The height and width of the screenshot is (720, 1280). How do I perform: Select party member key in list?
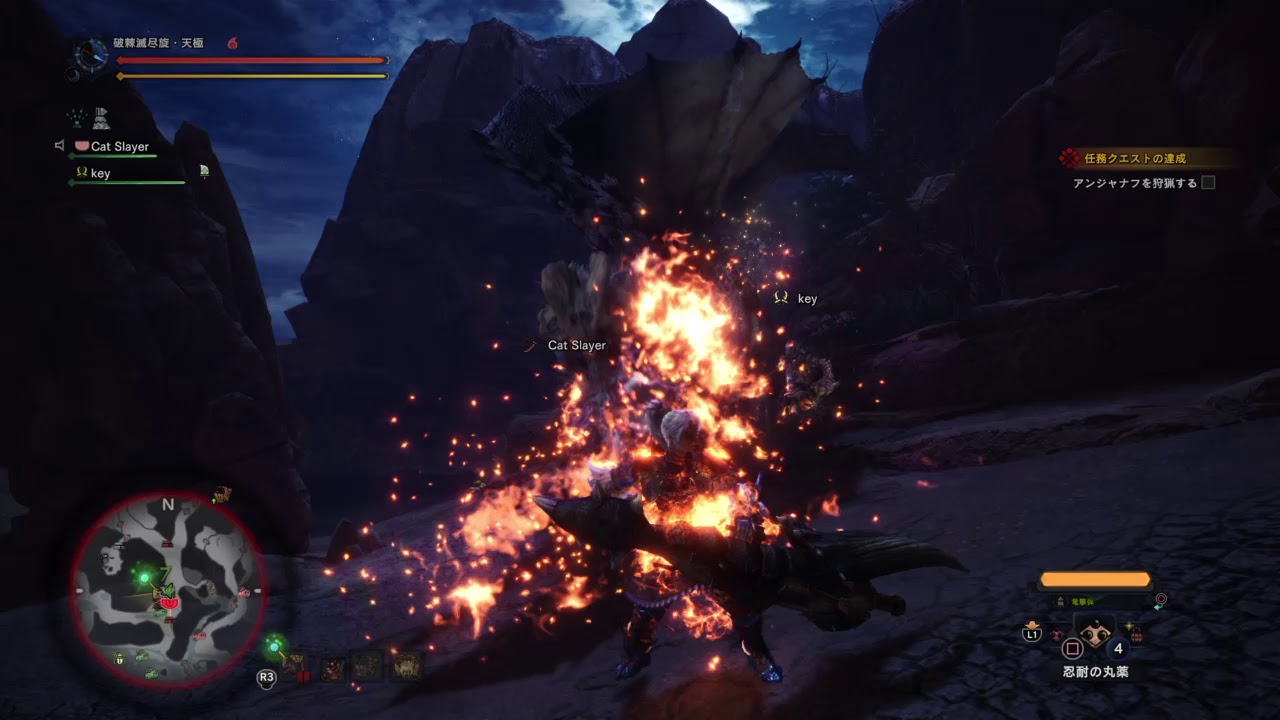(x=100, y=173)
